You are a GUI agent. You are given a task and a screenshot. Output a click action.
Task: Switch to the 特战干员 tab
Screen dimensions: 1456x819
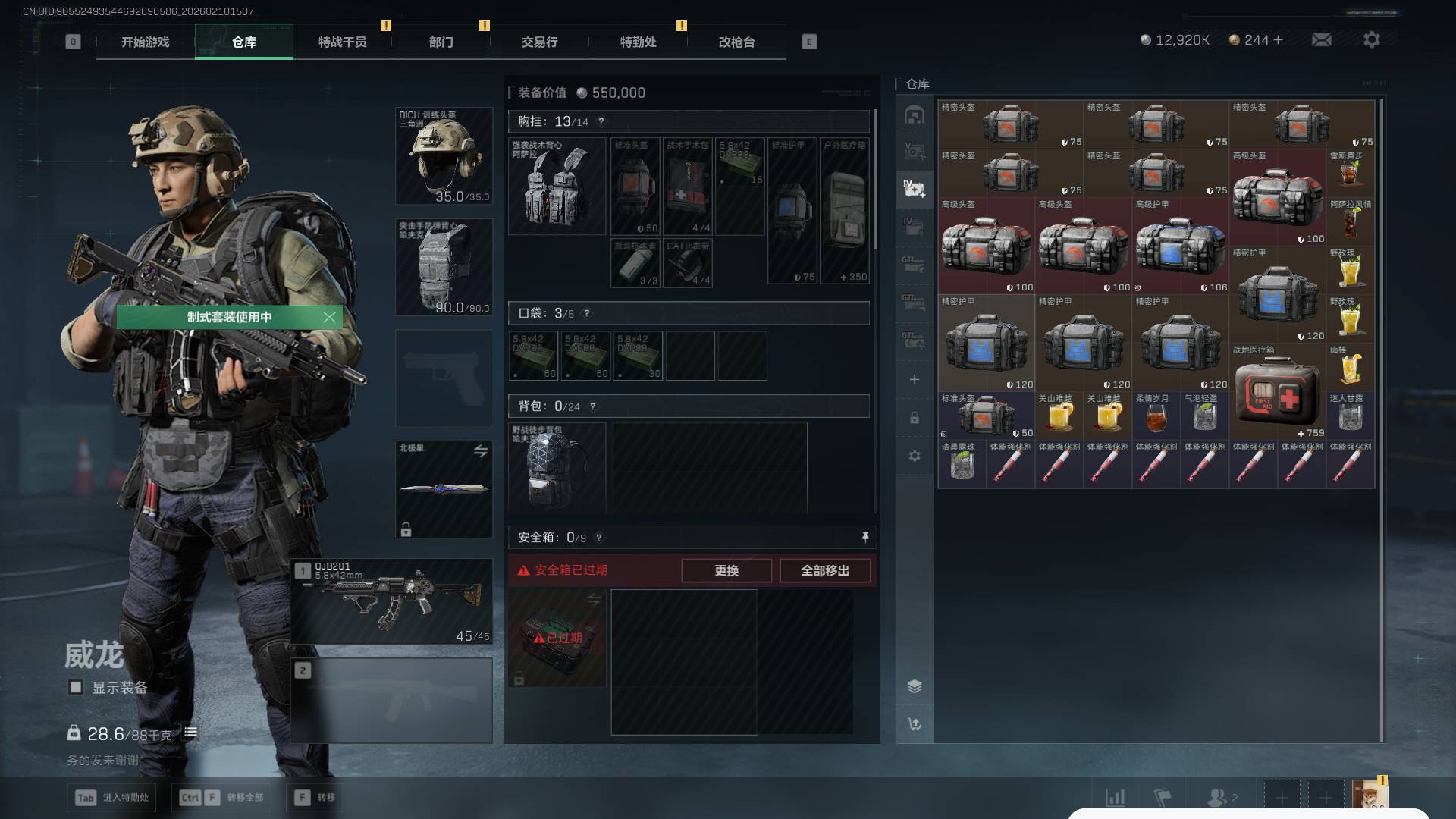click(342, 42)
